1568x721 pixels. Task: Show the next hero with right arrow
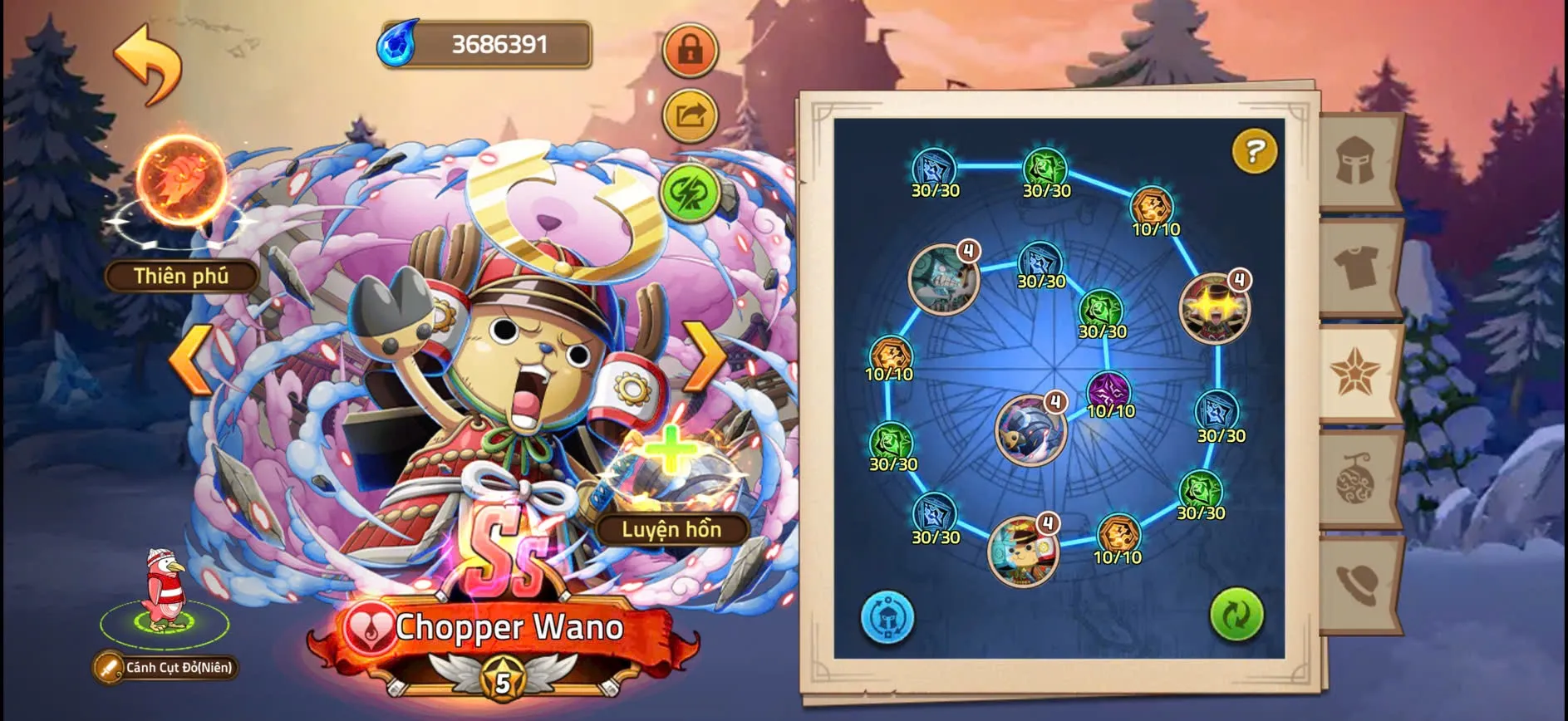pos(705,357)
